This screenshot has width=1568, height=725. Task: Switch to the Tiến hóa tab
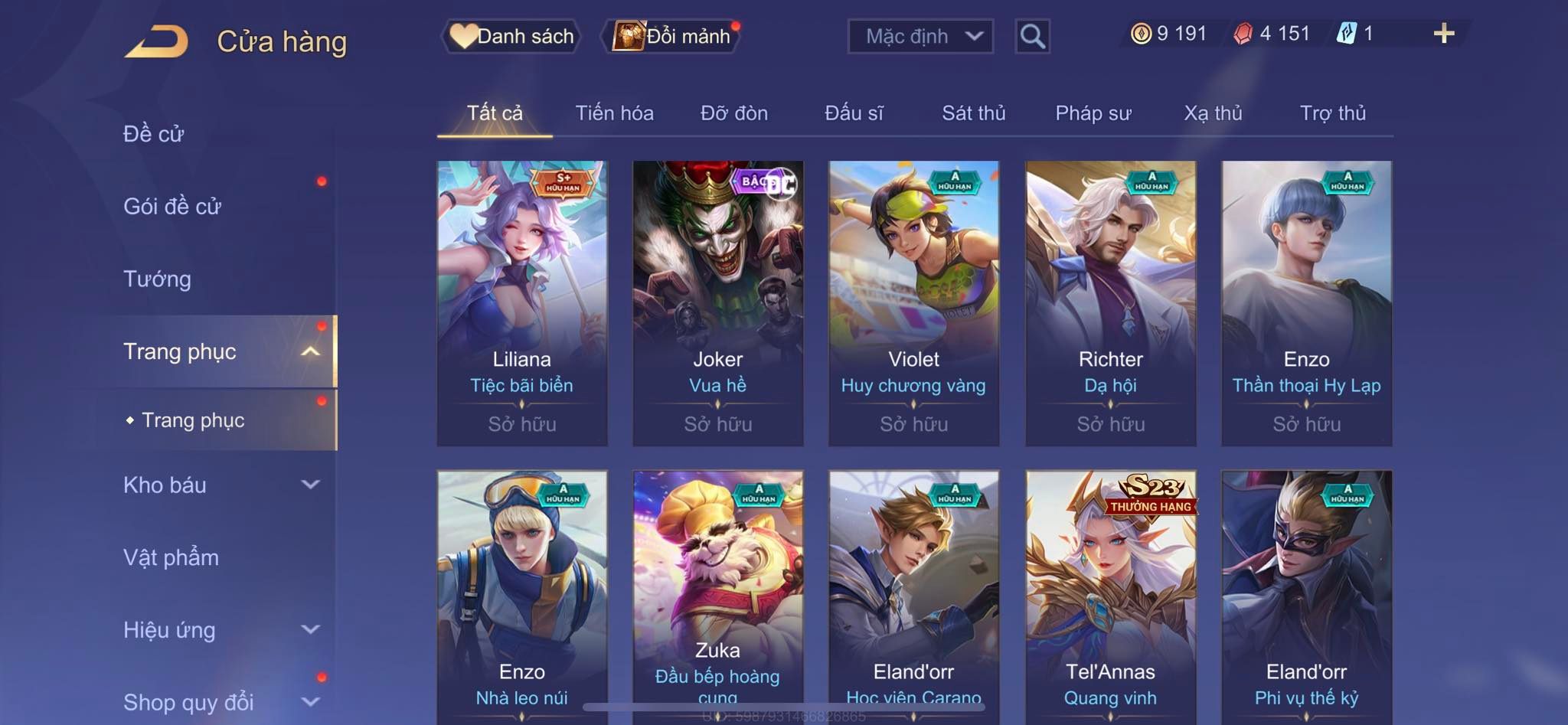click(614, 113)
